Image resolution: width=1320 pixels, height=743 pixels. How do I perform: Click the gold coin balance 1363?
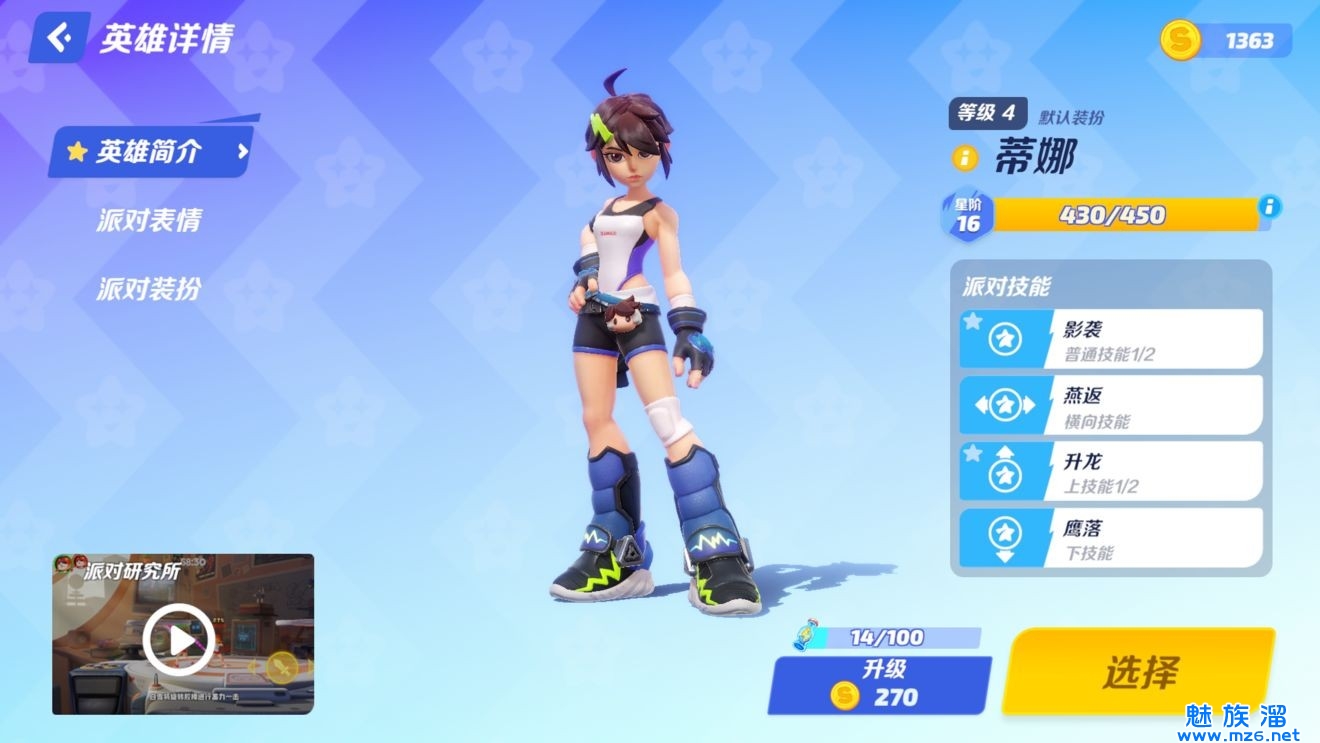click(x=1228, y=40)
